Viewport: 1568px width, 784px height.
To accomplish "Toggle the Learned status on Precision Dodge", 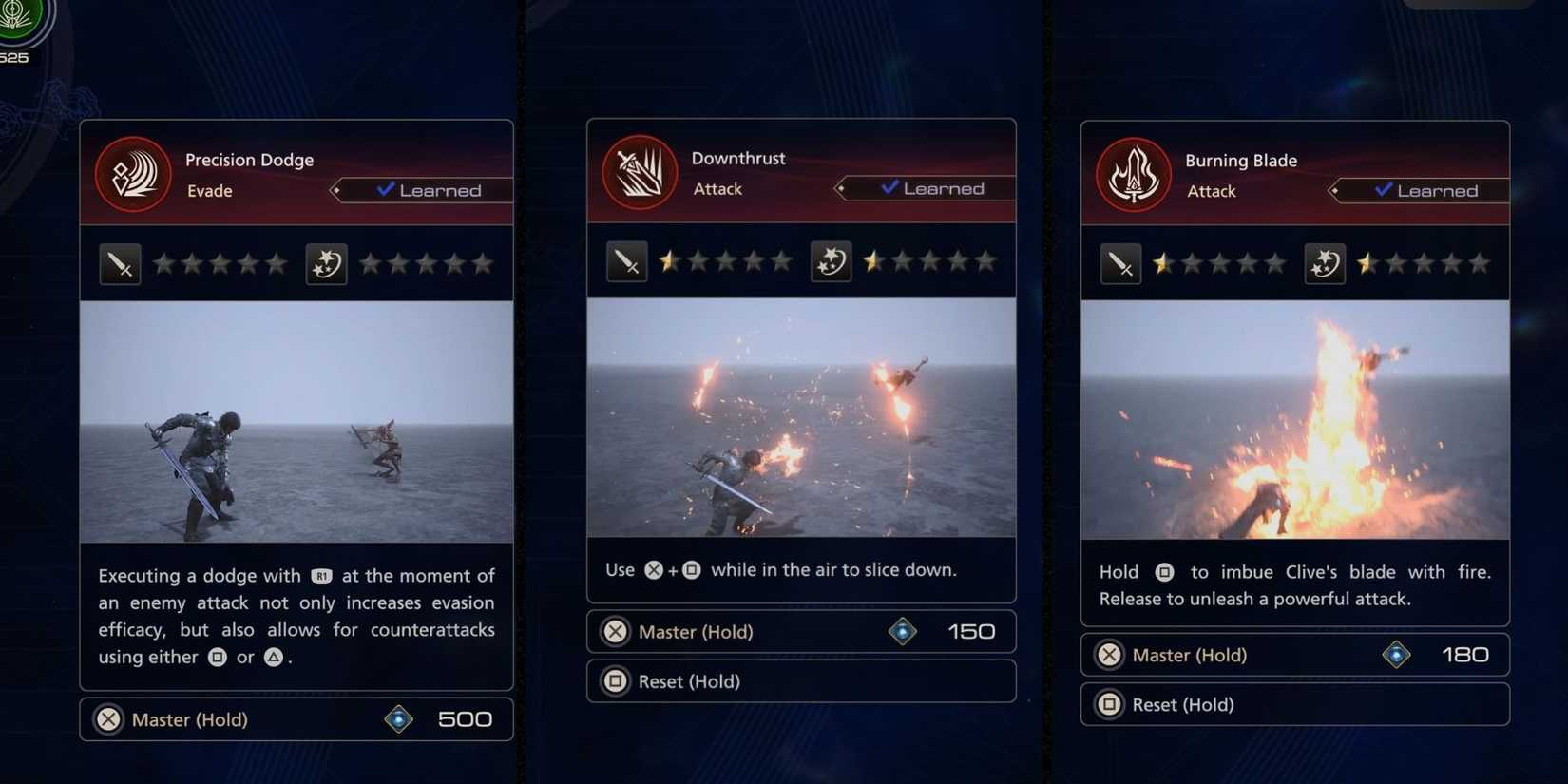I will point(427,190).
